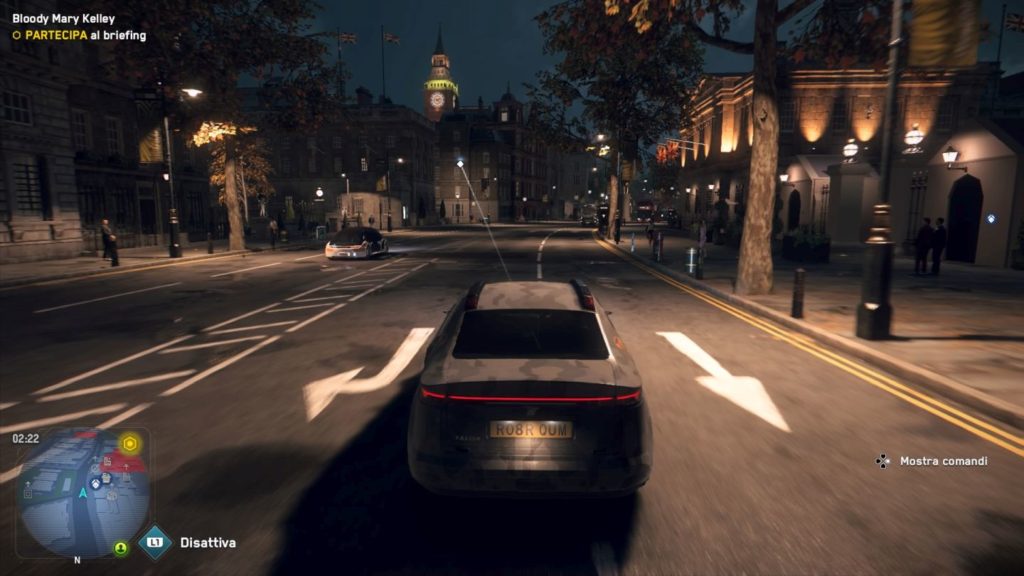1024x576 pixels.
Task: Show the controls via "Mostra comandi"
Action: 943,461
